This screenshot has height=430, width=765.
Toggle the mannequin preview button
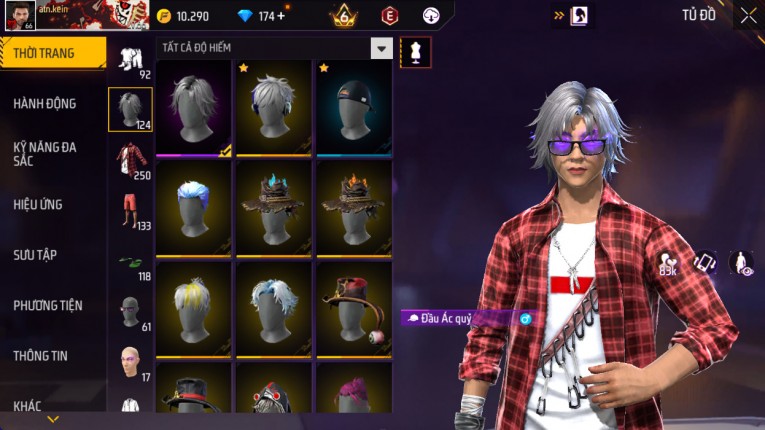click(415, 52)
